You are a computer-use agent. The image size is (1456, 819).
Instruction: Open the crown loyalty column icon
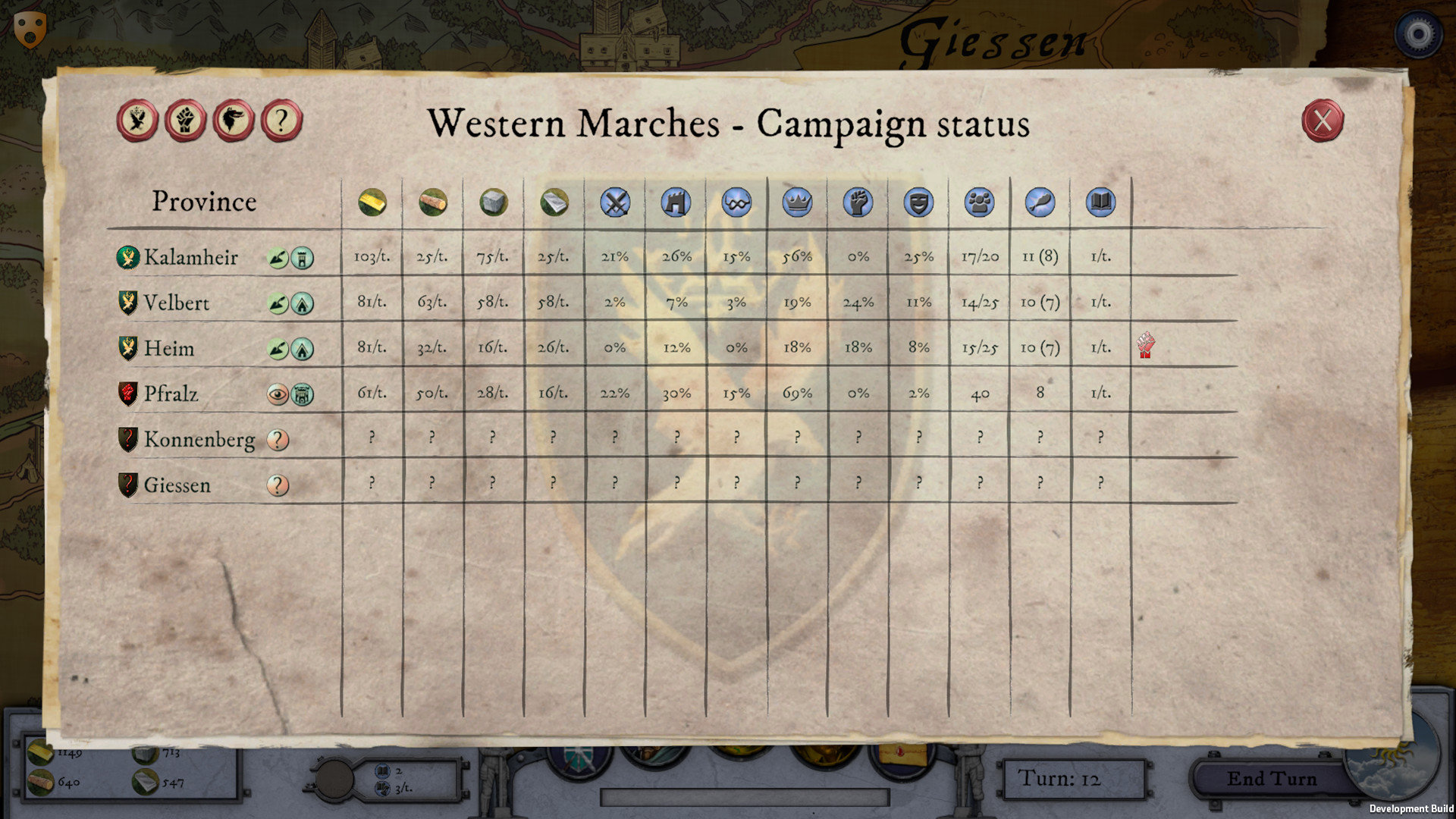[796, 202]
